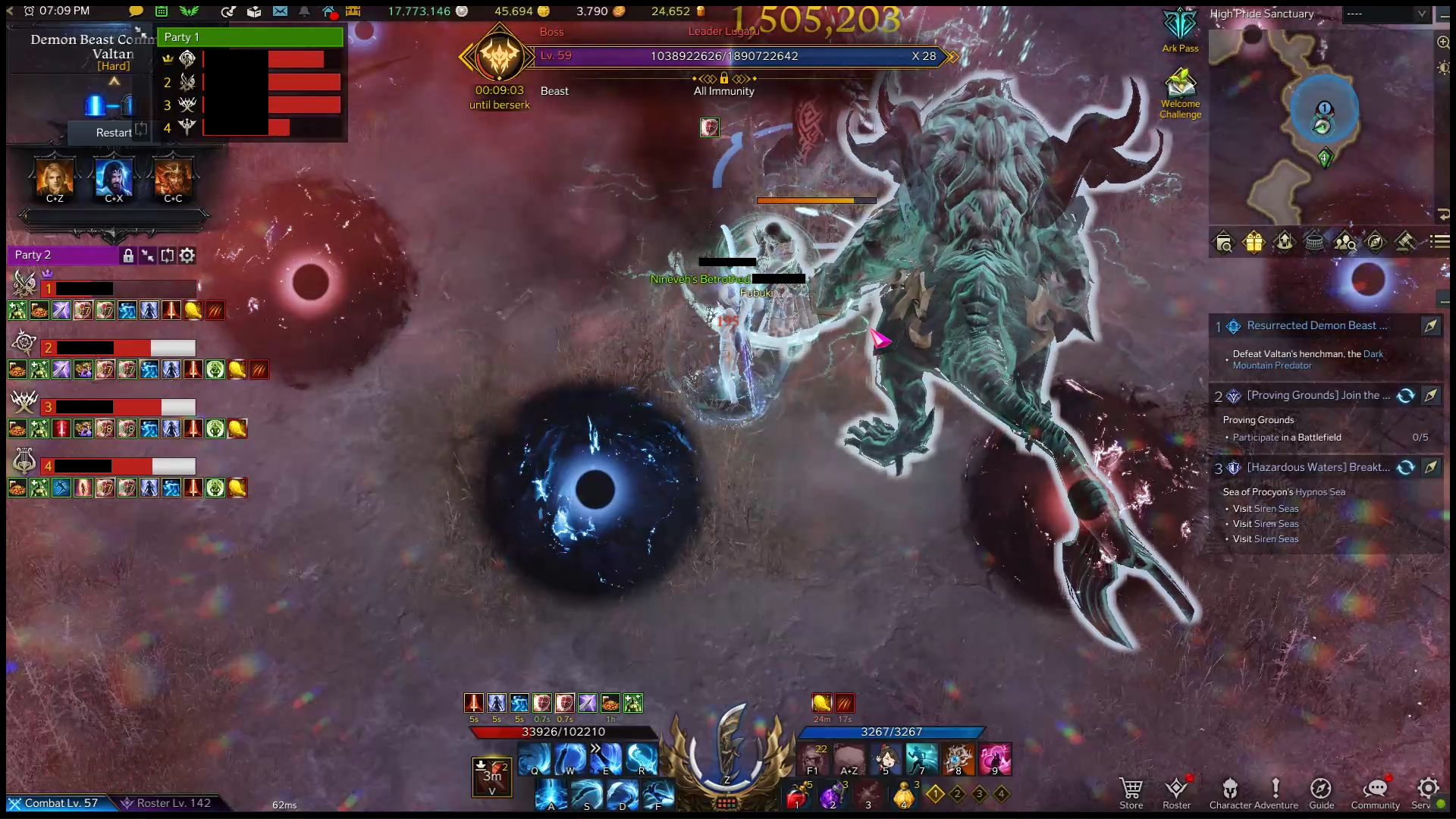Open the auction gavel icon
This screenshot has width=1456, height=819.
tap(1404, 243)
